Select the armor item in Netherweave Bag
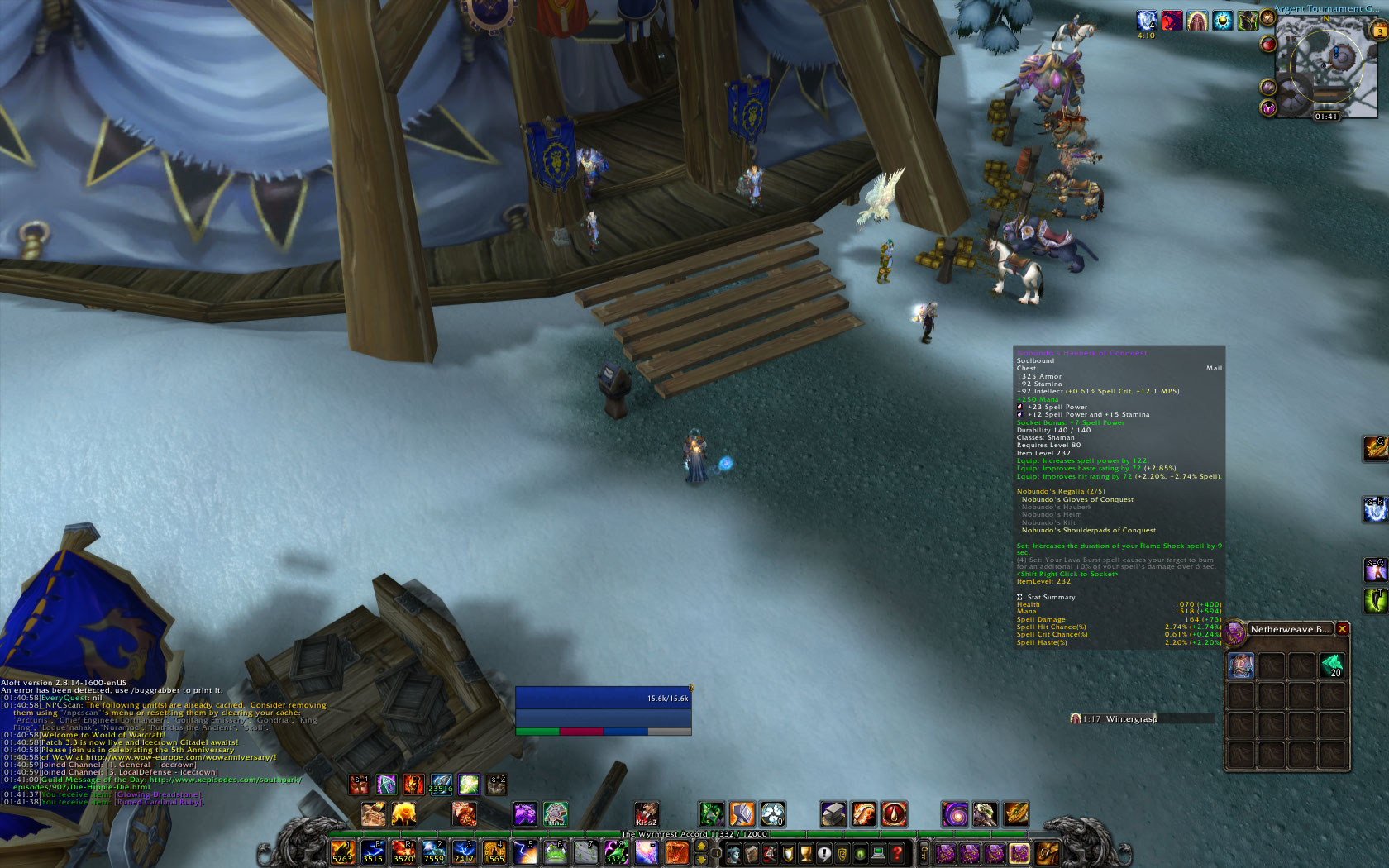 (1240, 665)
